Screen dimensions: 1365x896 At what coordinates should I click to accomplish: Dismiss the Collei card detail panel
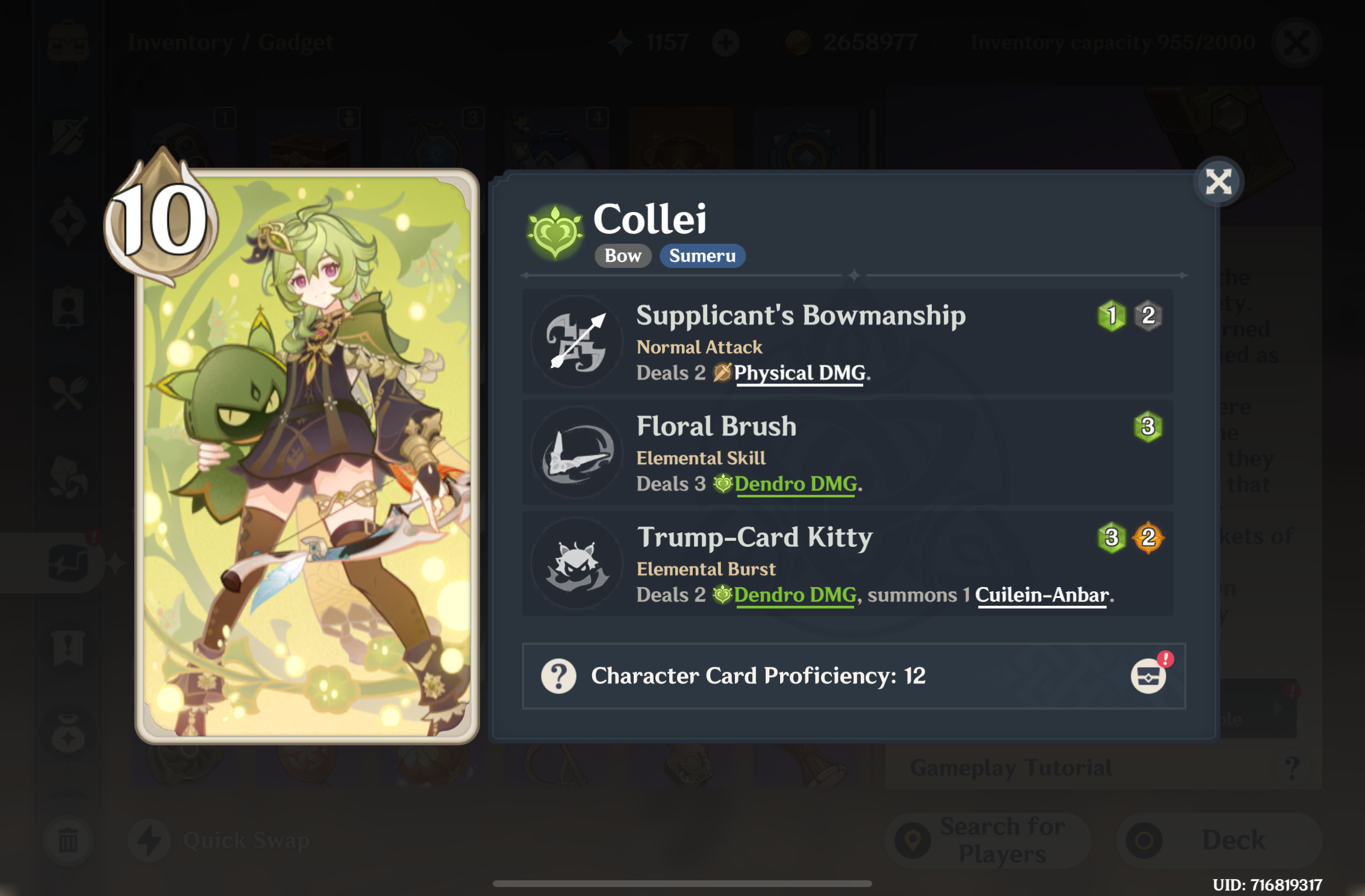pyautogui.click(x=1219, y=180)
